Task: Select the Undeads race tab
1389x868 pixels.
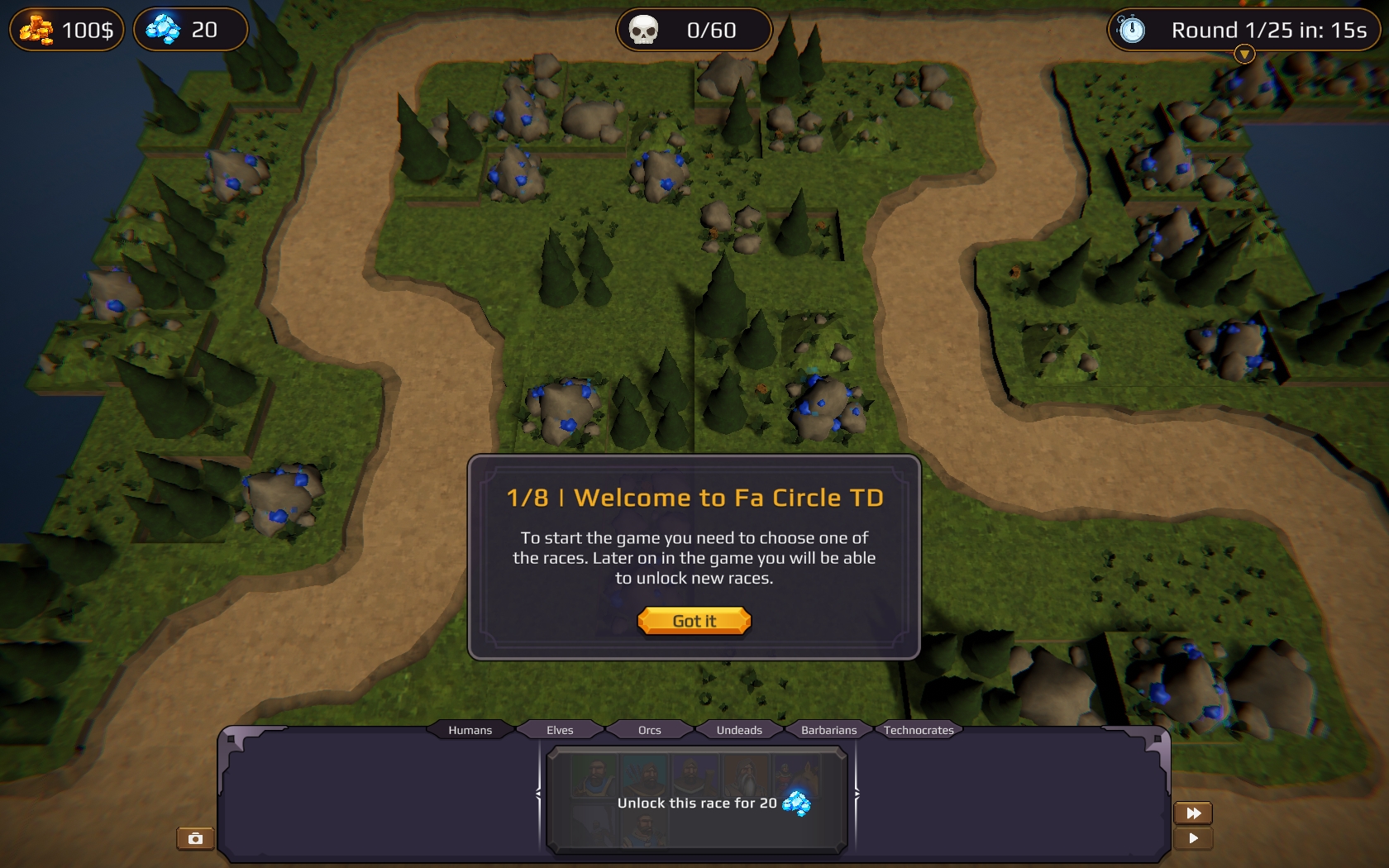Action: (741, 730)
